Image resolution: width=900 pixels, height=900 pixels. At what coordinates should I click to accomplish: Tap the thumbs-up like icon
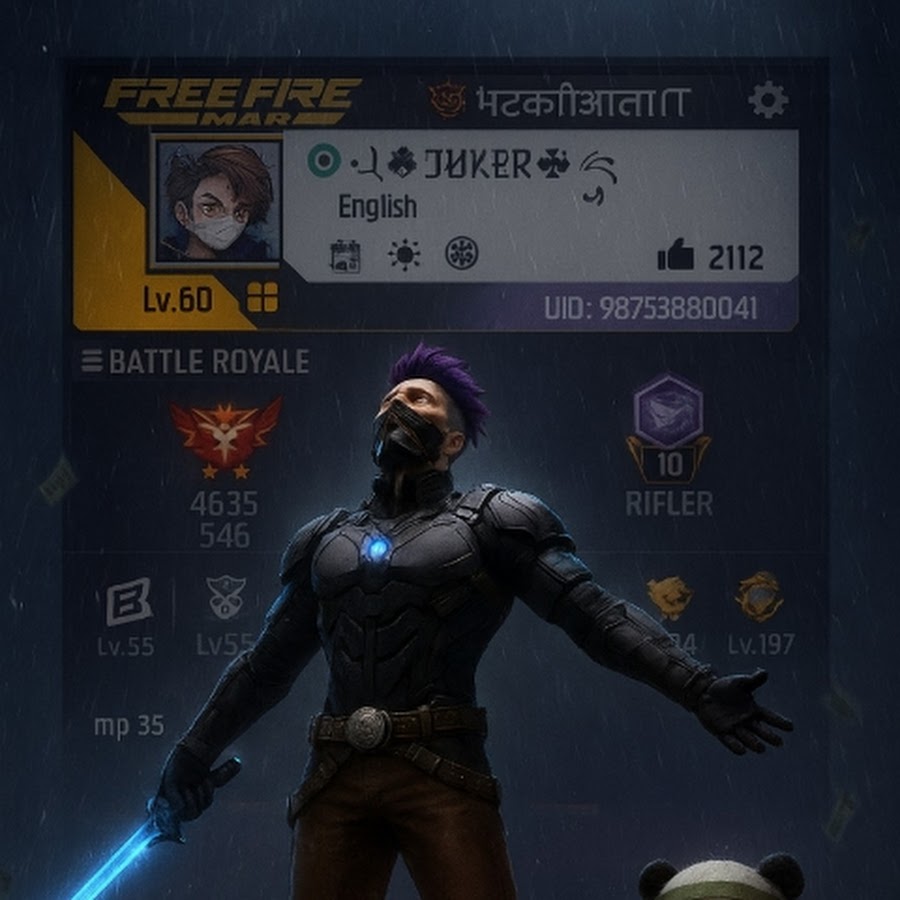[676, 257]
